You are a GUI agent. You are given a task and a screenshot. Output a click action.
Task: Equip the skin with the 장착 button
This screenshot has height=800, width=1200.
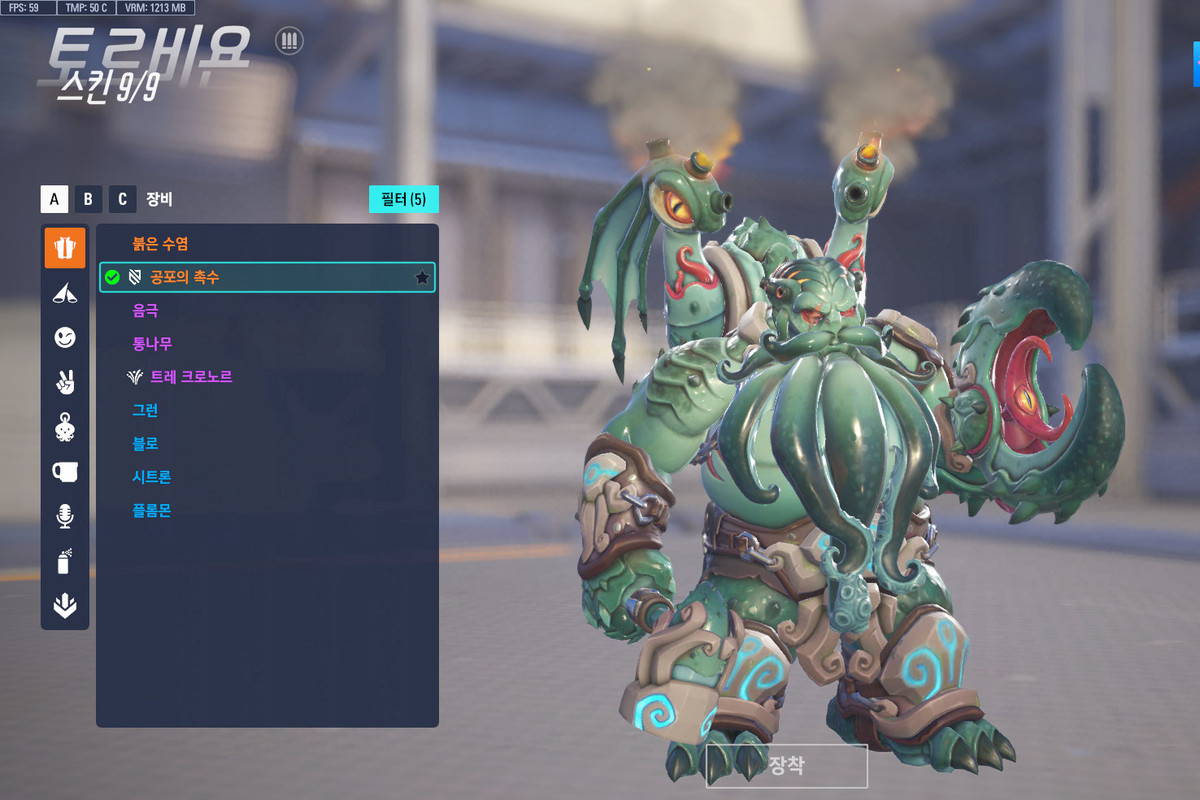click(786, 766)
